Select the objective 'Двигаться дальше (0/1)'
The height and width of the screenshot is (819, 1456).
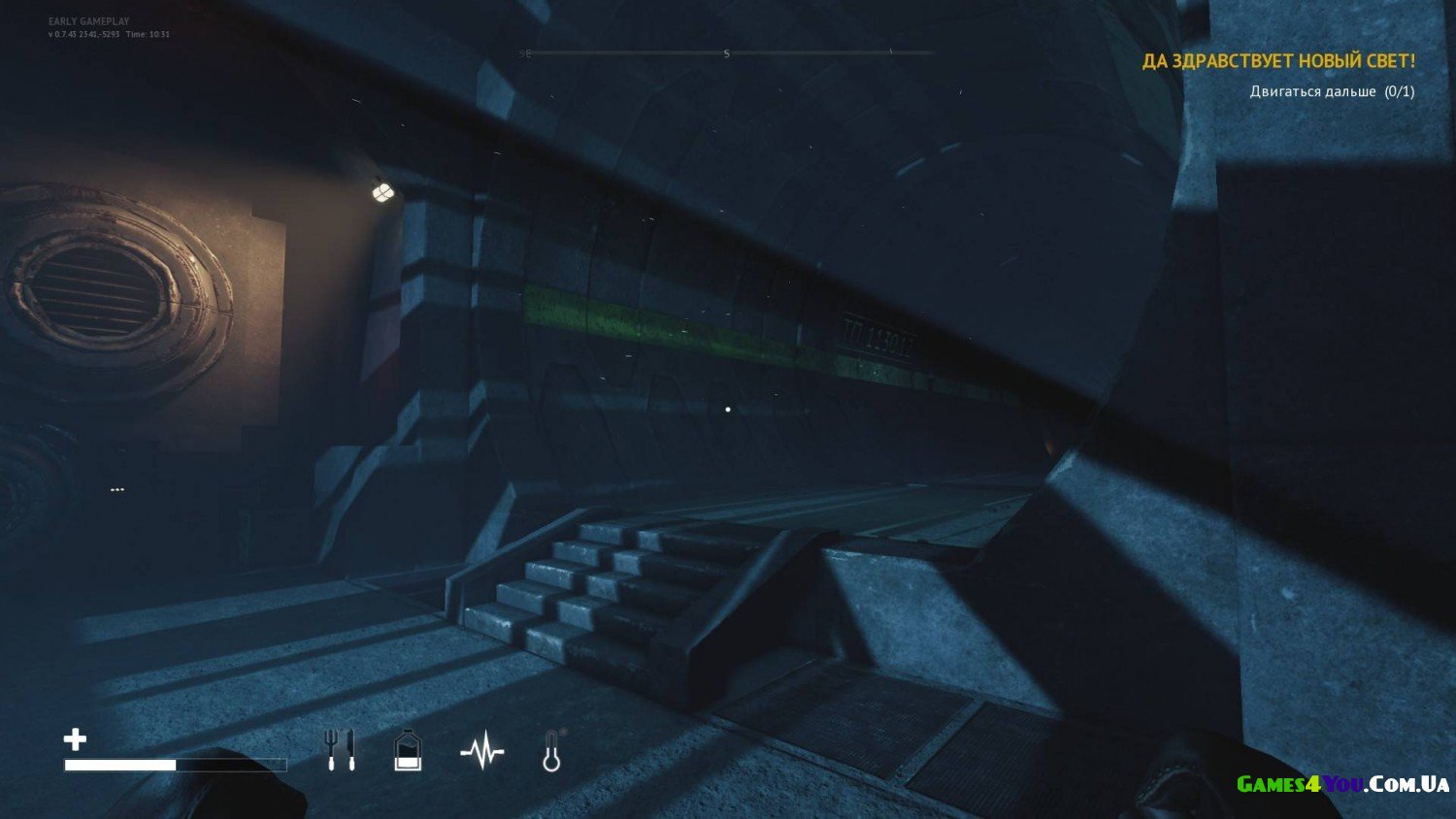1332,91
